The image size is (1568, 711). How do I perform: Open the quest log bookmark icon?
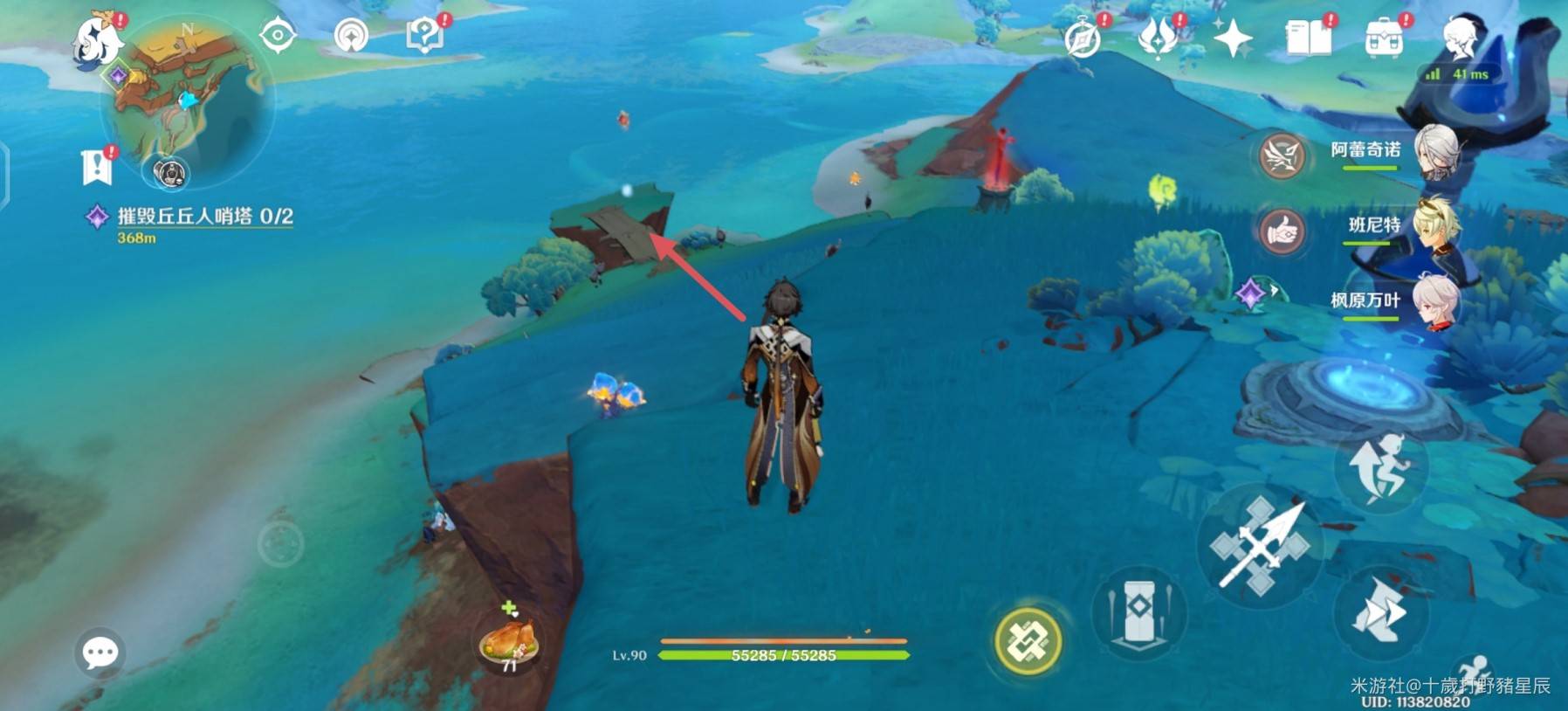pos(97,166)
